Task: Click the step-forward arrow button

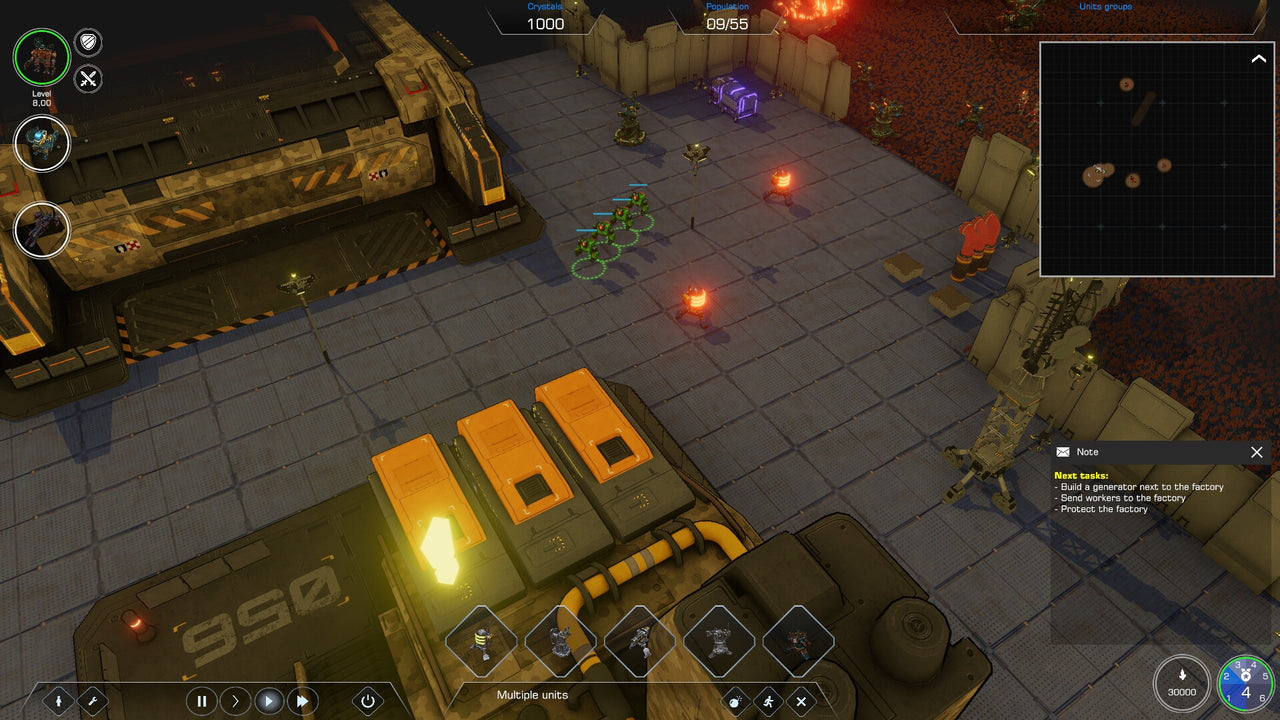Action: [x=236, y=701]
